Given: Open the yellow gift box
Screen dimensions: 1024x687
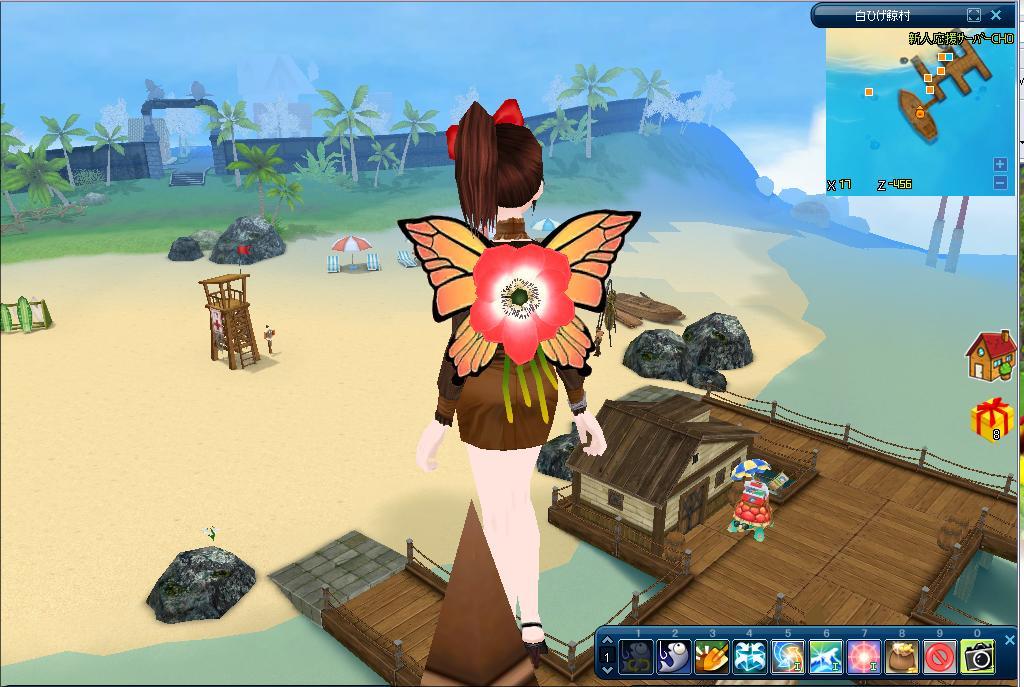Looking at the screenshot, I should [x=991, y=418].
